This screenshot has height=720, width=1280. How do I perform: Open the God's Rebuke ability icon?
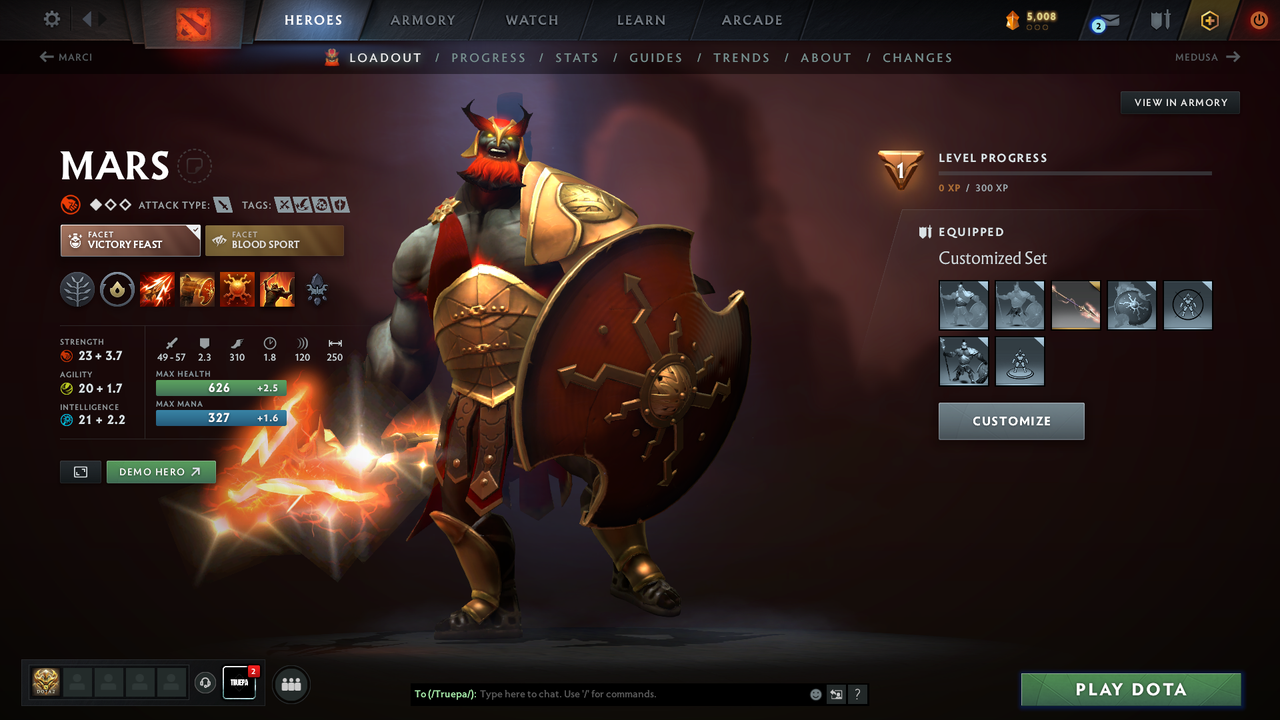point(197,290)
